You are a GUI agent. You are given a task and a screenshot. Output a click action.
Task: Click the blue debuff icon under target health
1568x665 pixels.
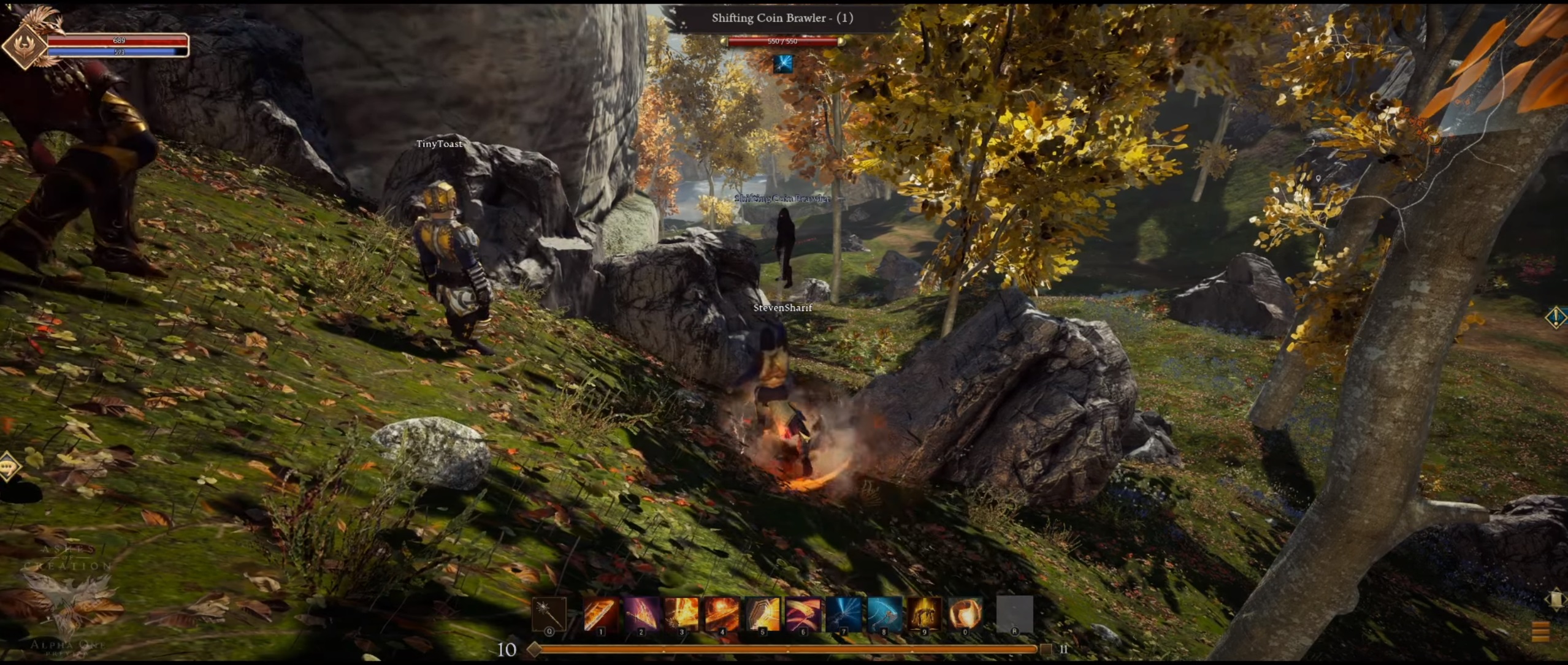pyautogui.click(x=782, y=64)
